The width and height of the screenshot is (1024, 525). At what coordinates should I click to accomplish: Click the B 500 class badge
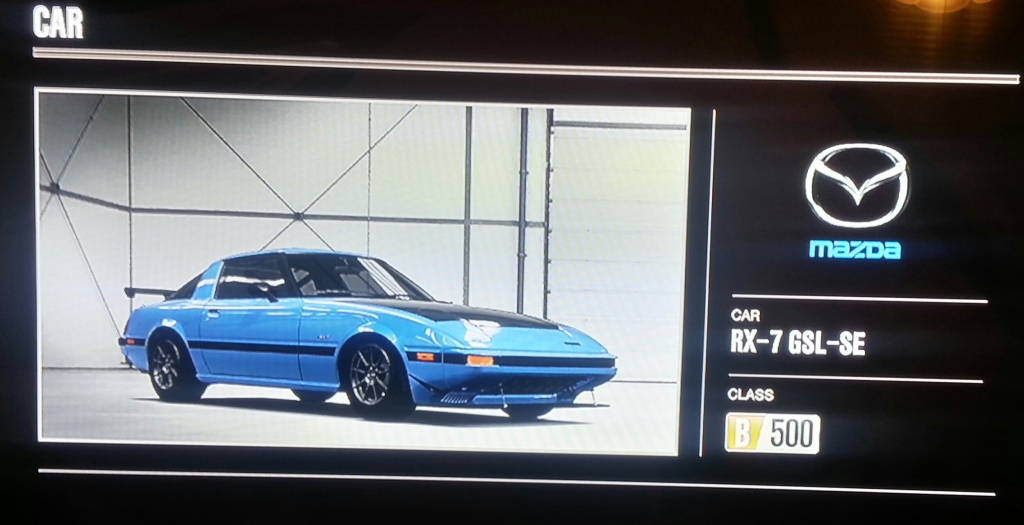click(772, 434)
